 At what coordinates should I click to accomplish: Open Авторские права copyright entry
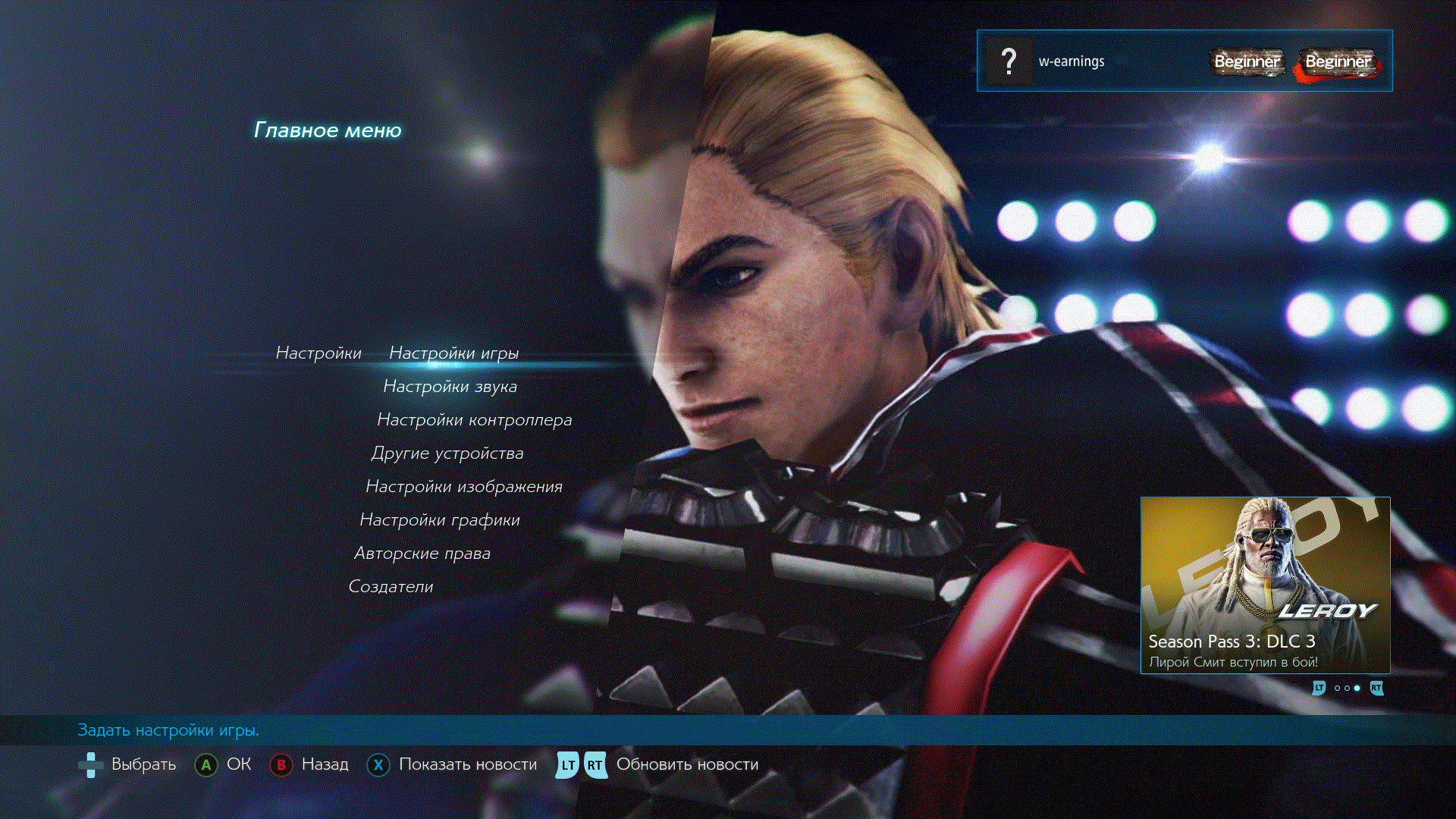tap(422, 554)
